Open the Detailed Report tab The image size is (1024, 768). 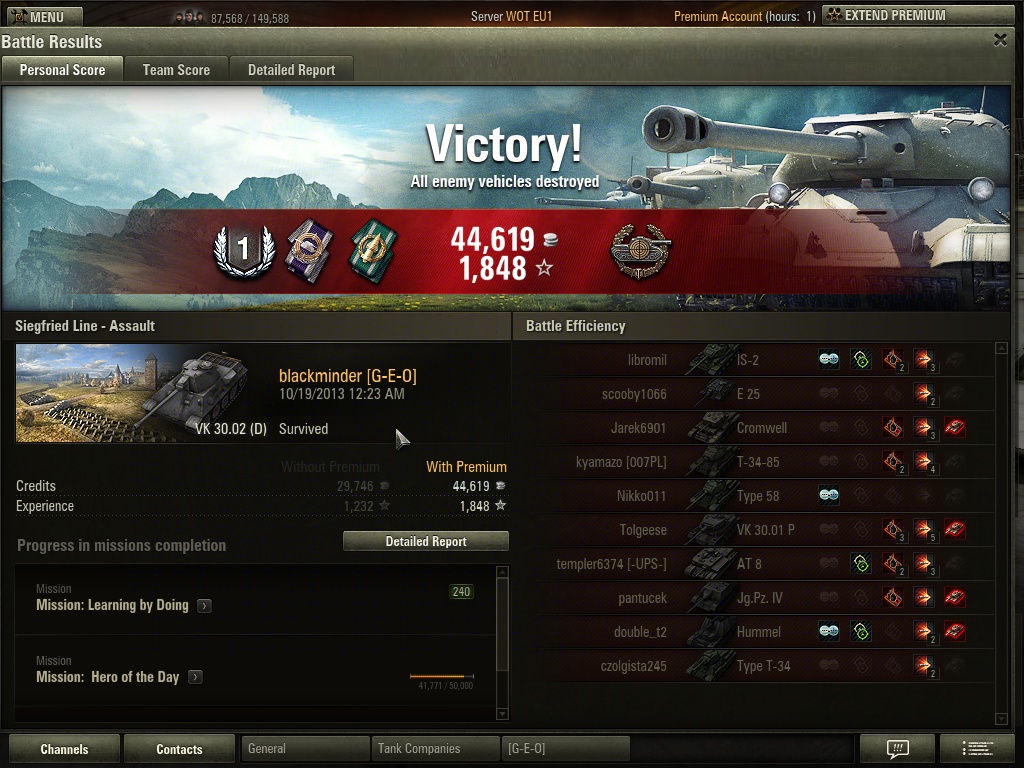[x=291, y=69]
